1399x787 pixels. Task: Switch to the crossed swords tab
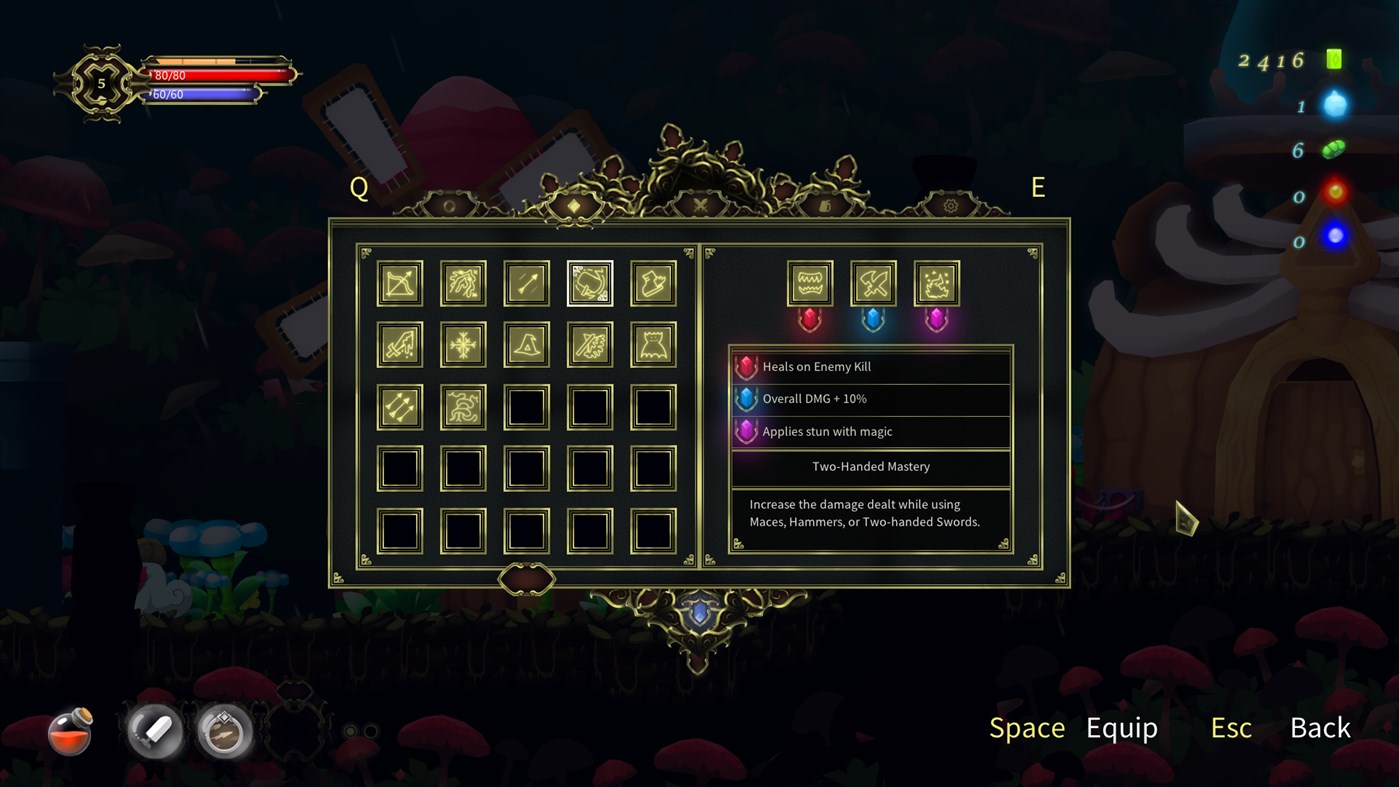[700, 205]
